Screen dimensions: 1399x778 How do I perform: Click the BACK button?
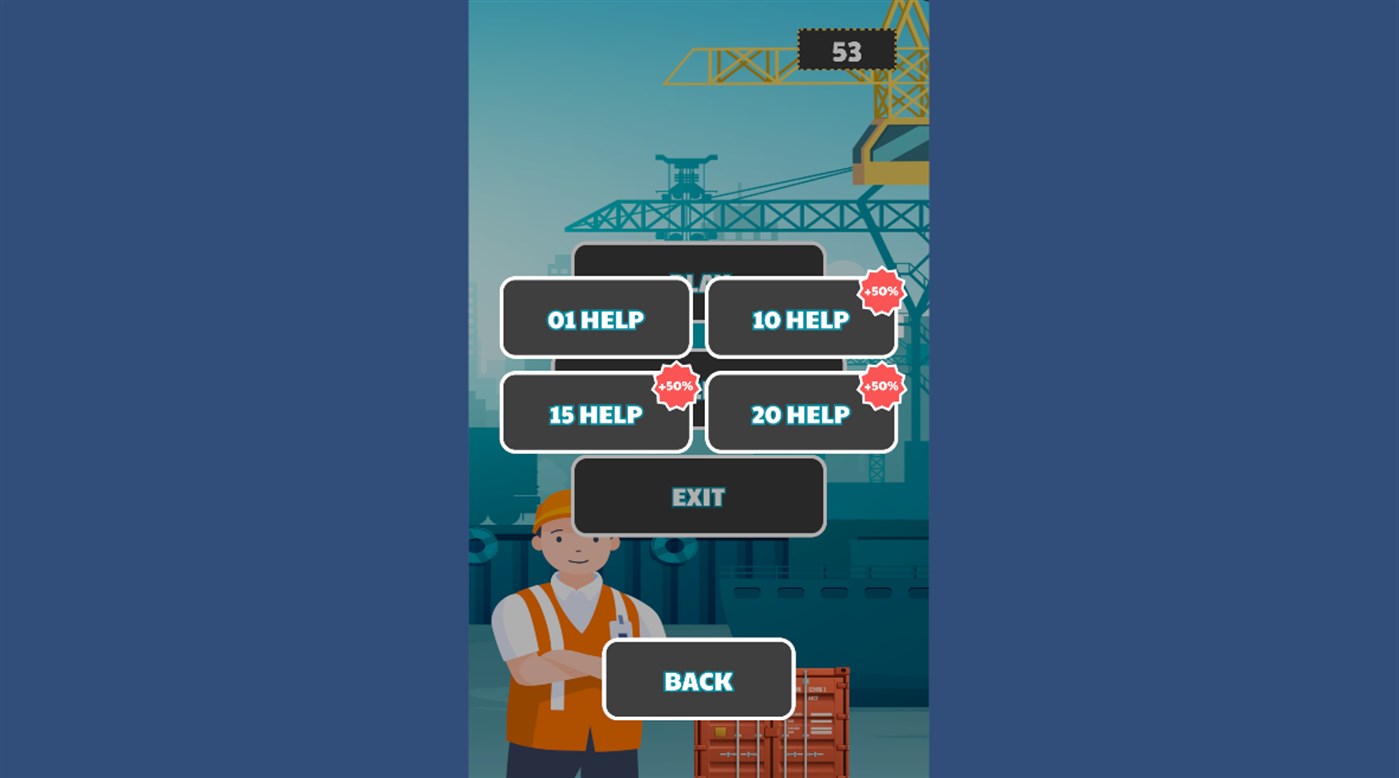click(697, 680)
